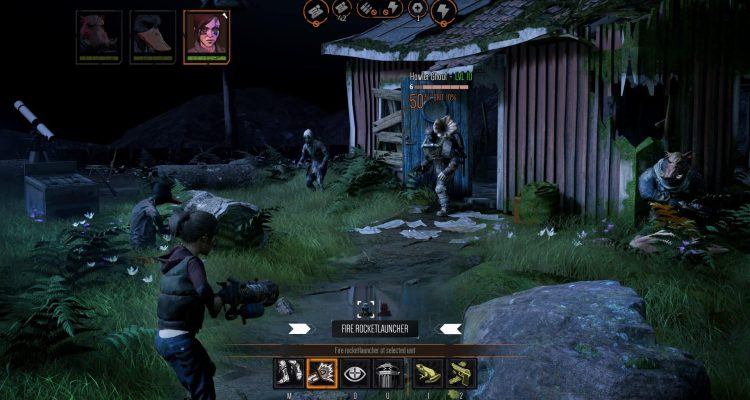Select the red-haired woman portrait

click(x=206, y=32)
